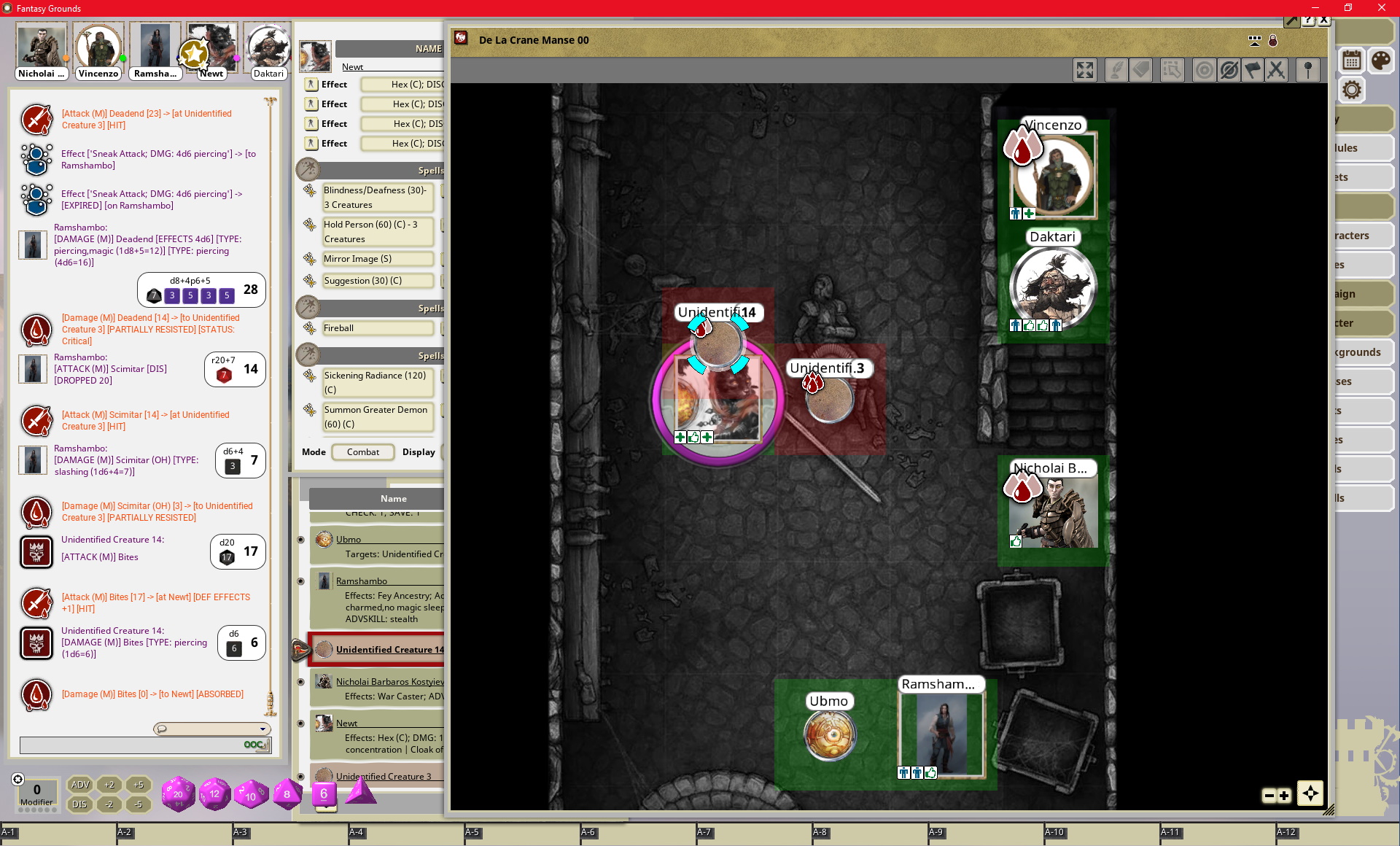Roll the d20 die
Viewport: 1400px width, 846px height.
[178, 794]
